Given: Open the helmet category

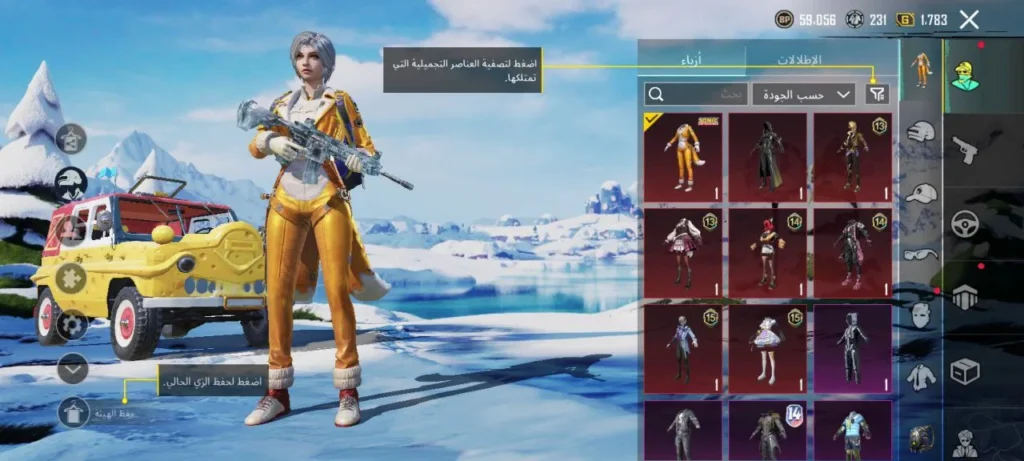Looking at the screenshot, I should [920, 131].
